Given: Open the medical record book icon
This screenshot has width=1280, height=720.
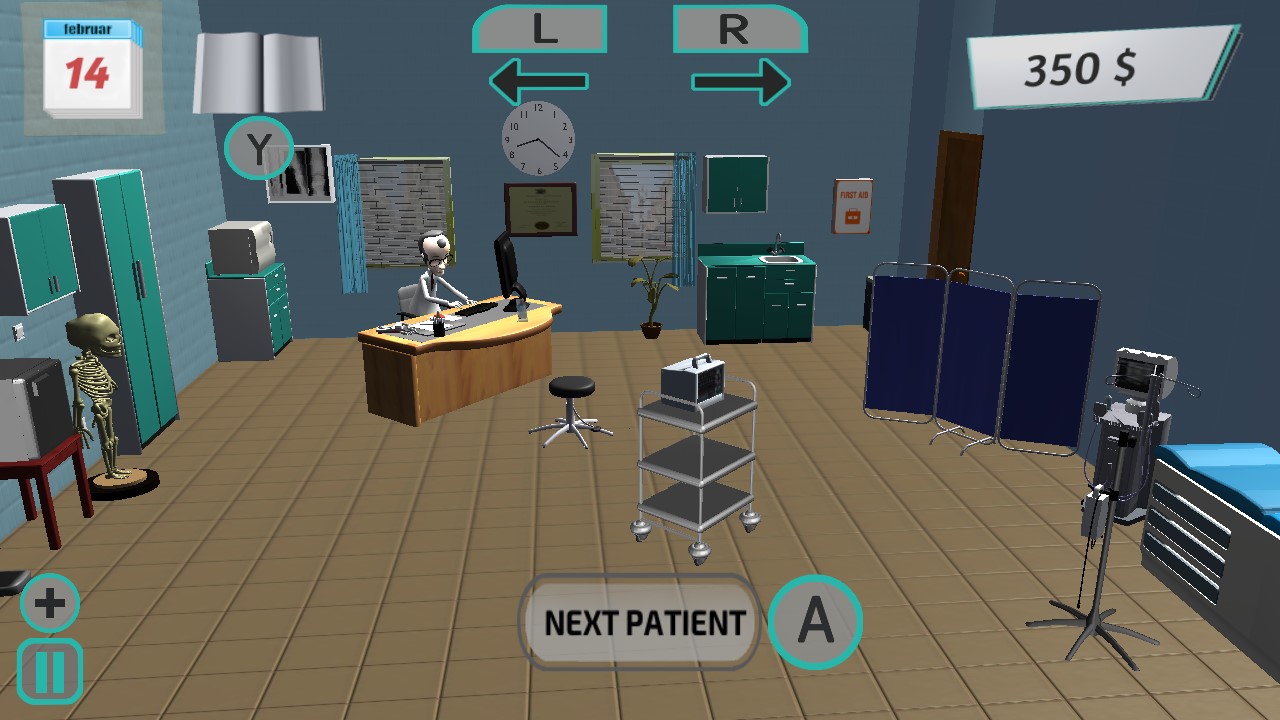Looking at the screenshot, I should click(258, 70).
